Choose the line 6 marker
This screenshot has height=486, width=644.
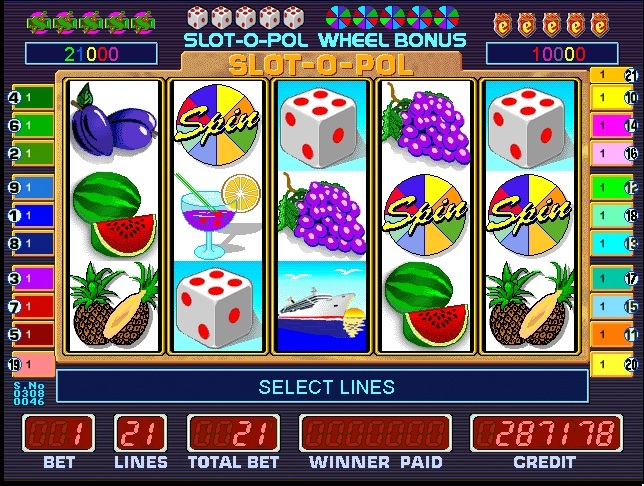pos(30,126)
